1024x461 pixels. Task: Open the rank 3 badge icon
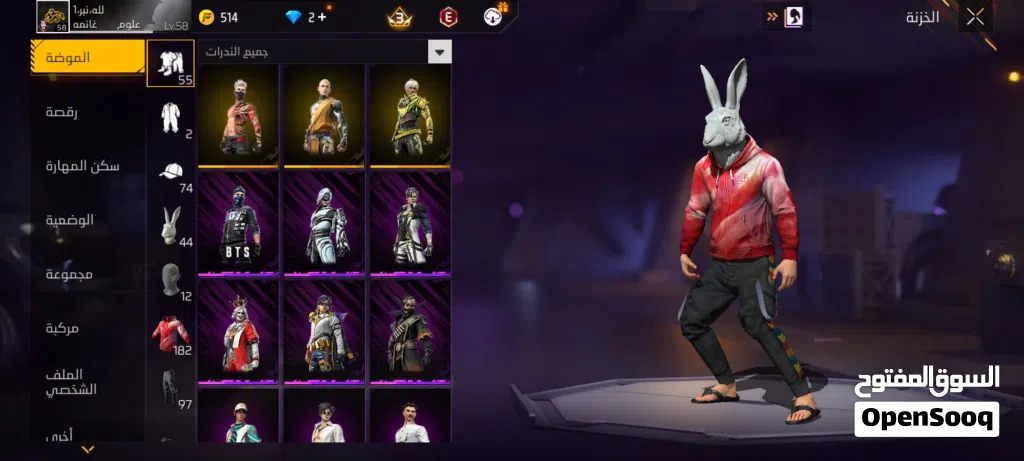[x=400, y=17]
